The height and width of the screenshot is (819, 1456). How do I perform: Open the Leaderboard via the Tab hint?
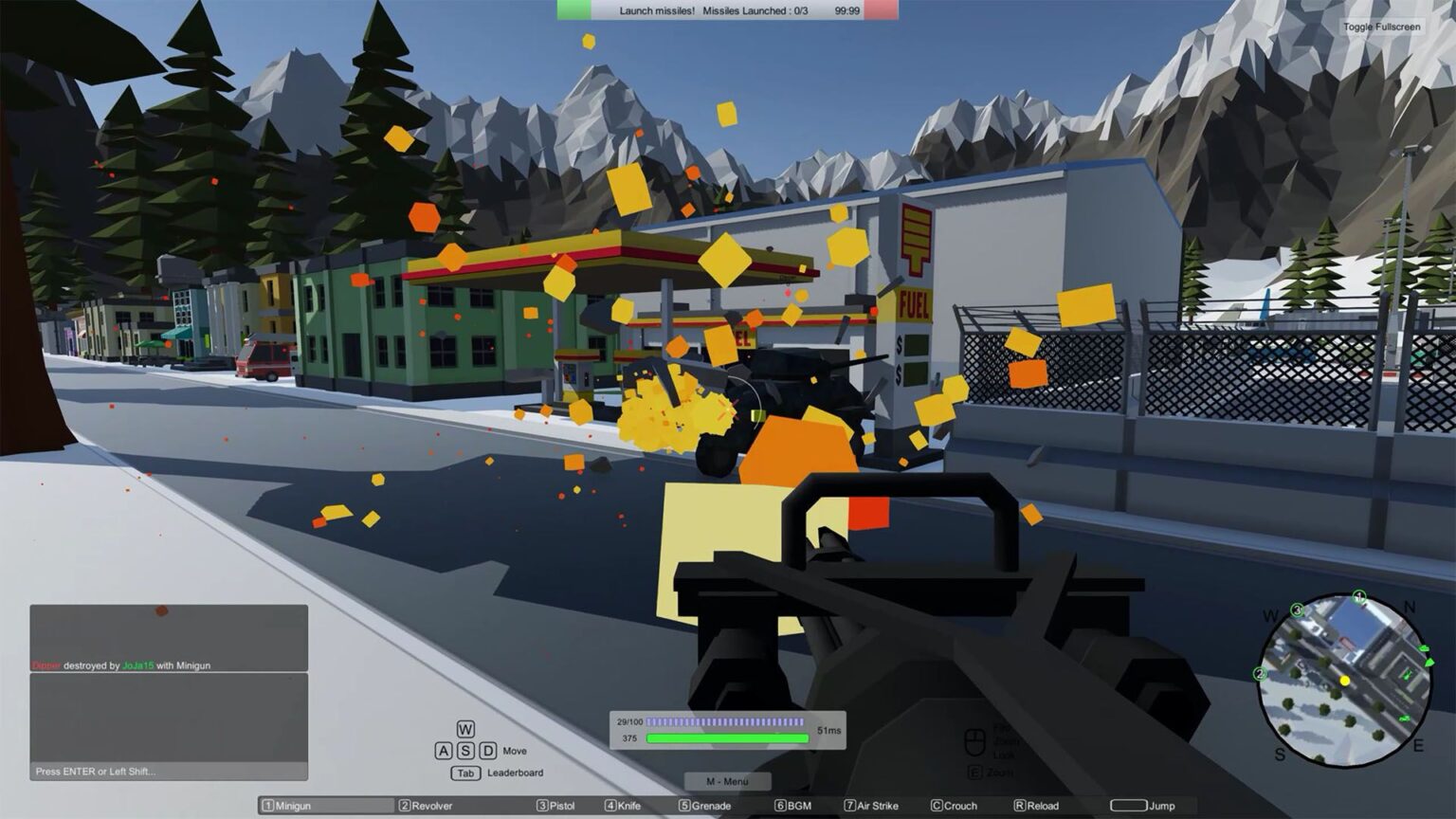pyautogui.click(x=466, y=773)
